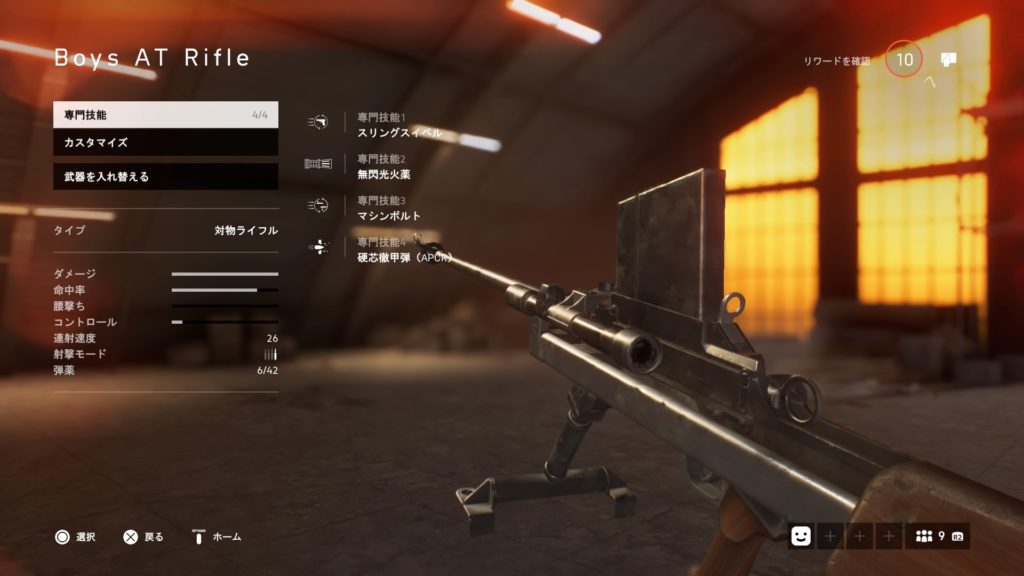Screen dimensions: 1024x576
Task: Open the friends list people icon
Action: (924, 537)
